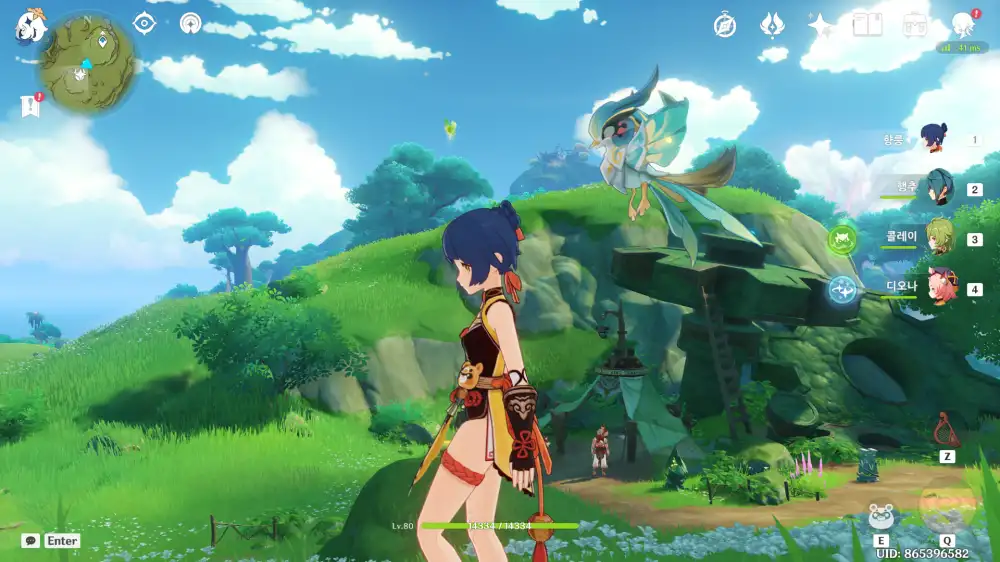Open the adventurer handbook book icon
1000x562 pixels.
tap(867, 25)
